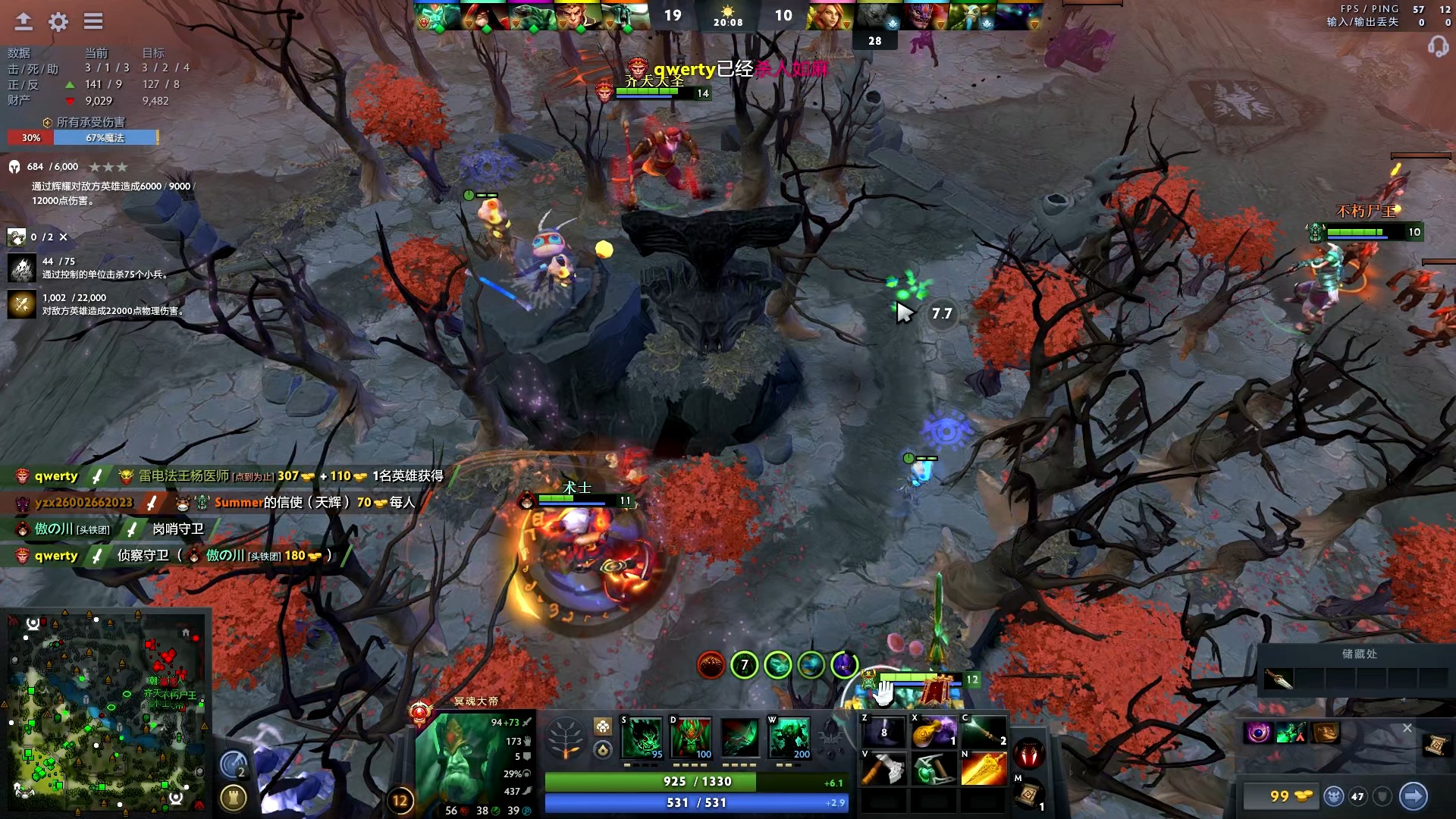Viewport: 1456px width, 819px height.
Task: Select the courier button
Action: click(1334, 795)
